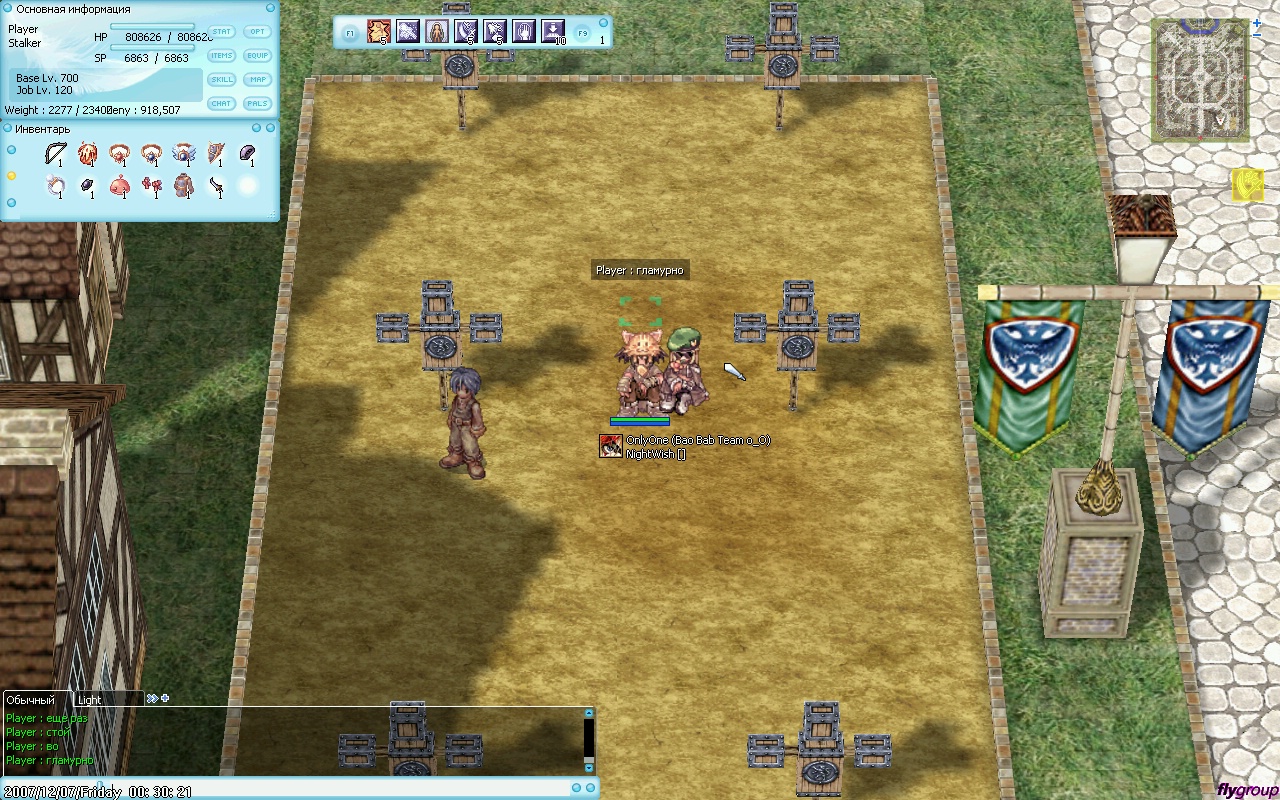1280x800 pixels.
Task: Select the bow in inventory
Action: coord(55,154)
